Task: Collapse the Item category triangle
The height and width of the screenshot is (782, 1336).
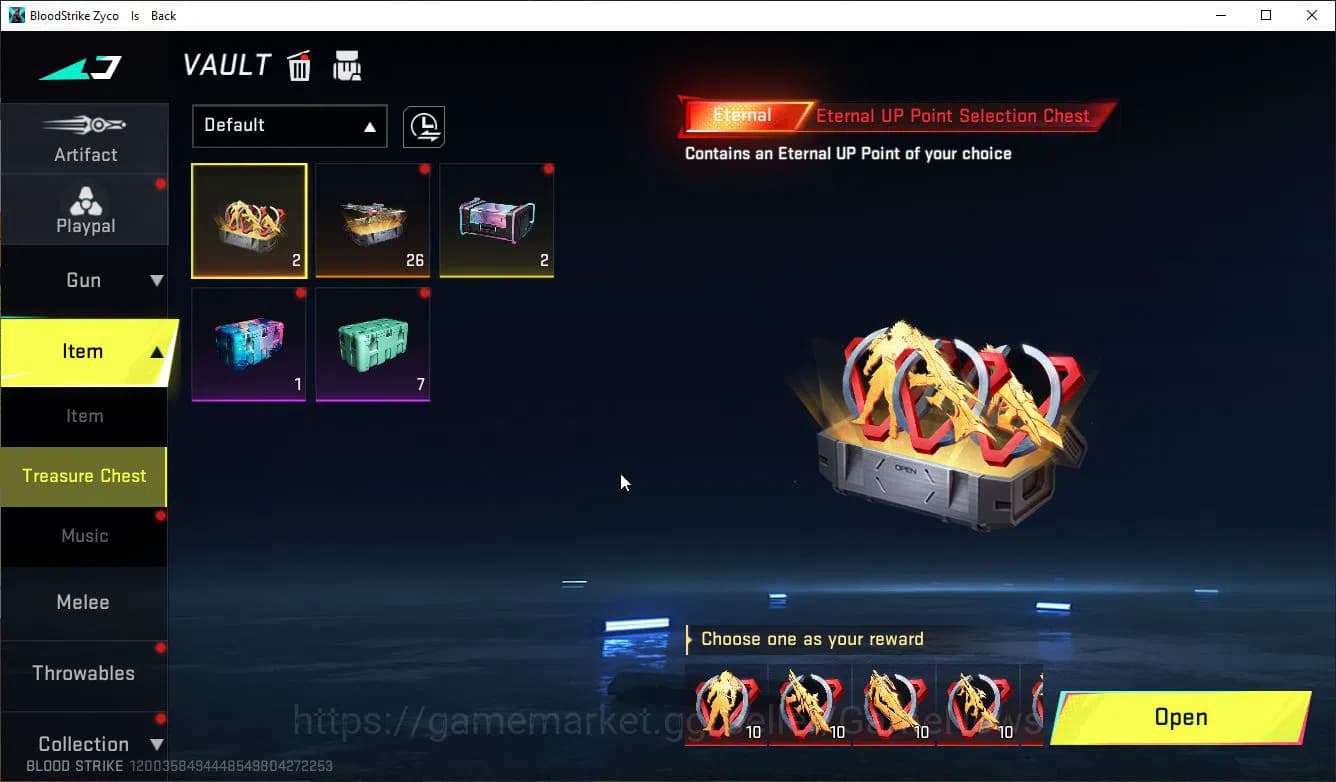Action: click(x=156, y=352)
